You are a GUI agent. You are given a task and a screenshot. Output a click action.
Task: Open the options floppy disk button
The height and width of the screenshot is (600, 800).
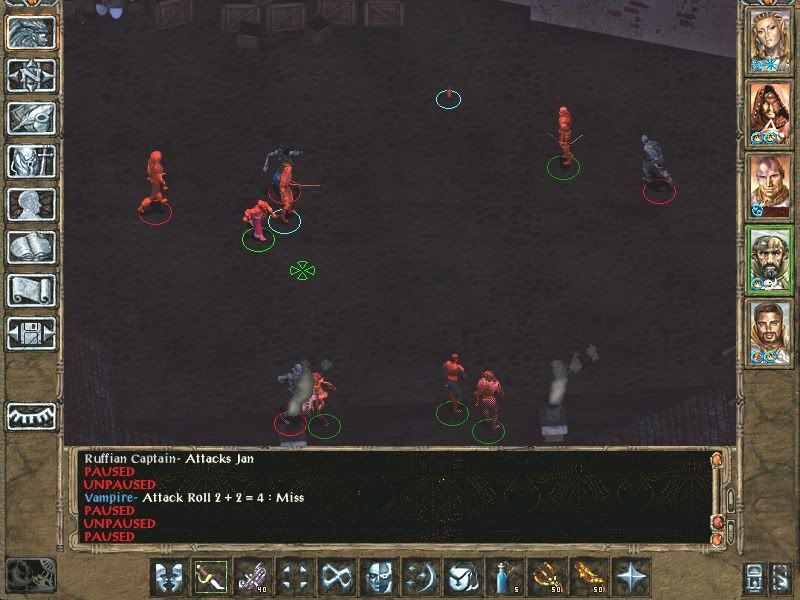31,334
